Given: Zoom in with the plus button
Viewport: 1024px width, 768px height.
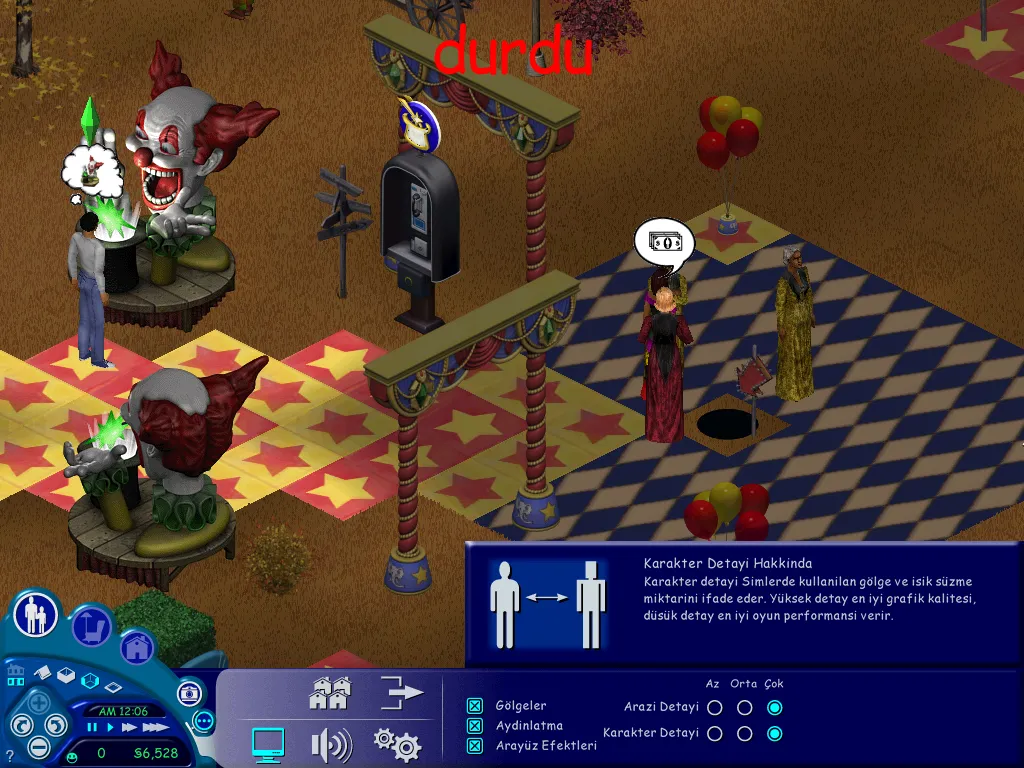Looking at the screenshot, I should [39, 701].
